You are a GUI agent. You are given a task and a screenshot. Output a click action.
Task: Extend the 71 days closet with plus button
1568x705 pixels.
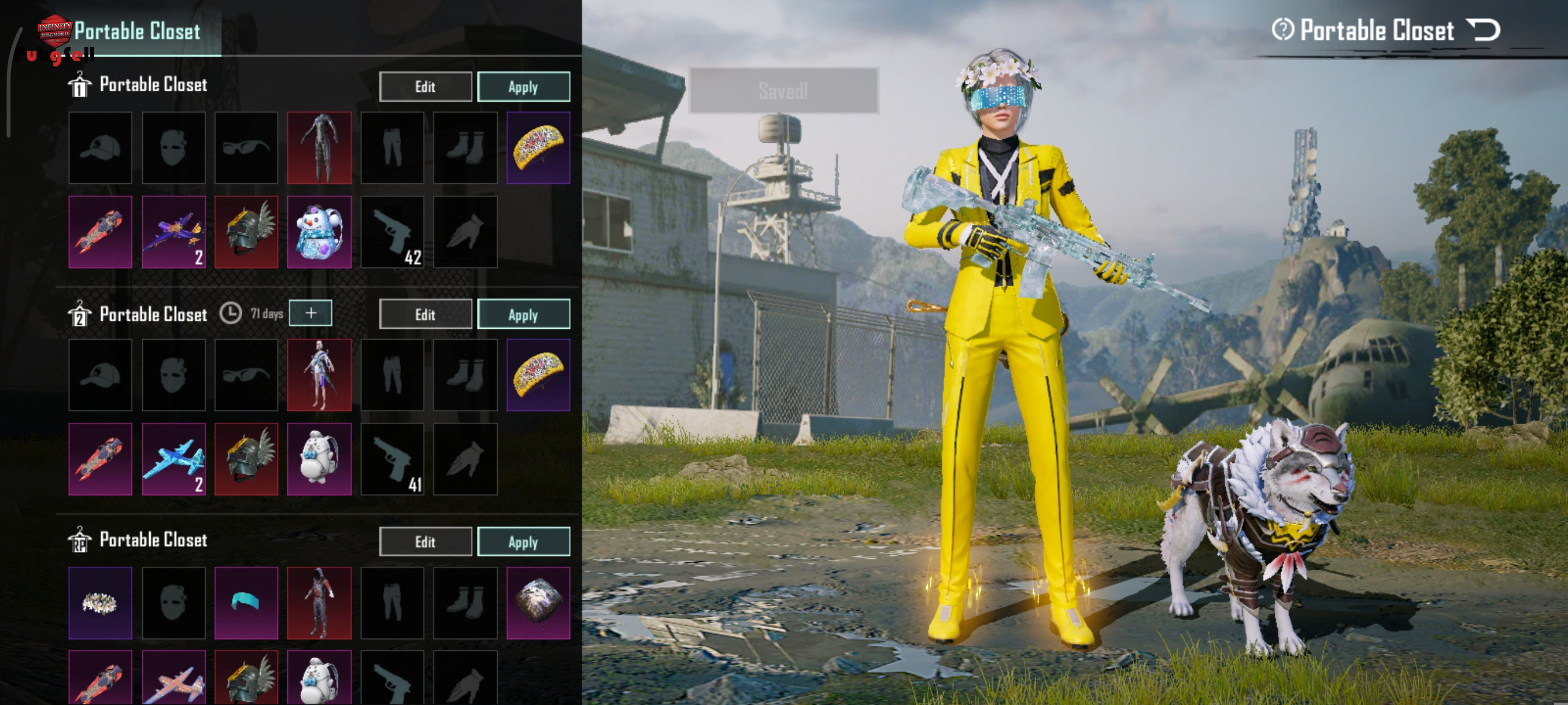310,313
